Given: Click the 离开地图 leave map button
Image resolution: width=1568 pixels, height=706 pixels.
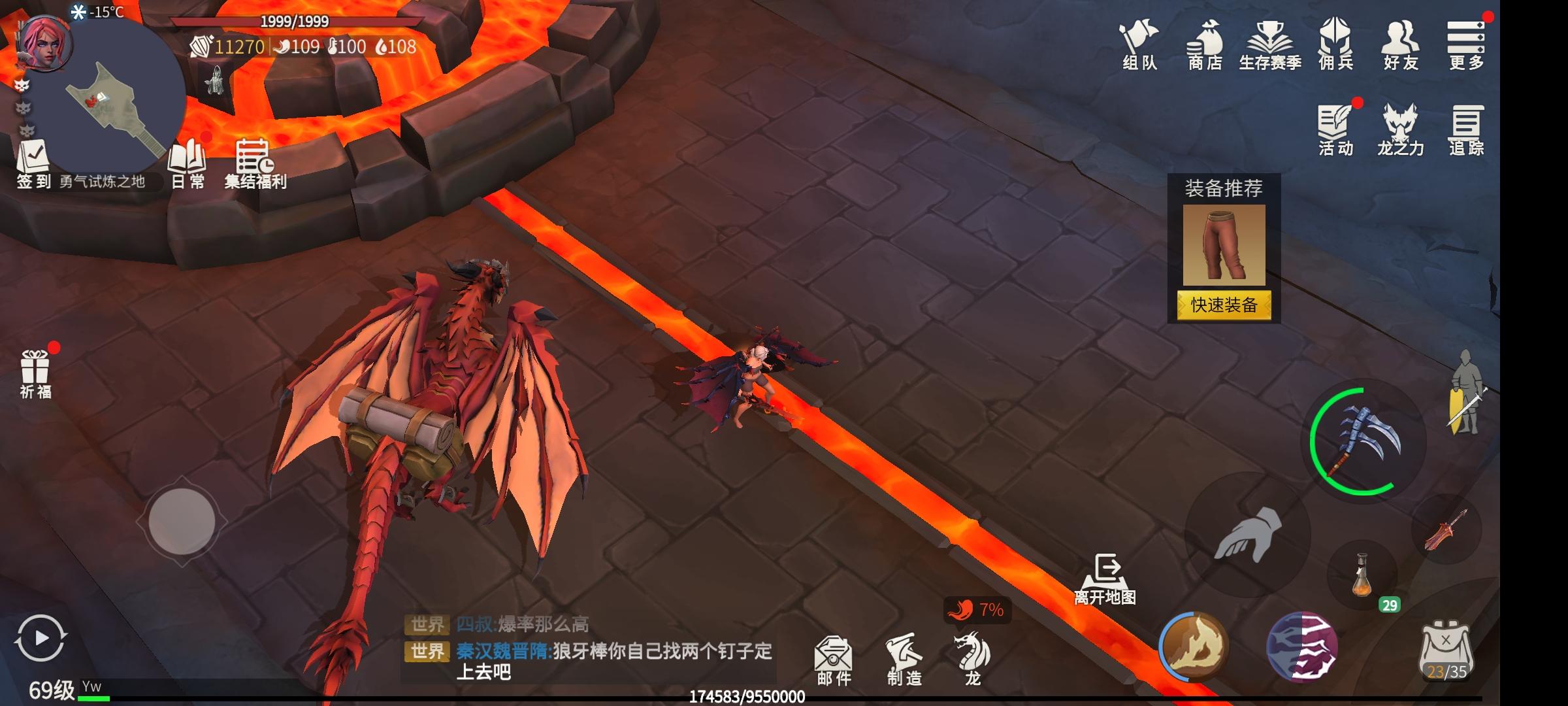Looking at the screenshot, I should coord(1105,579).
